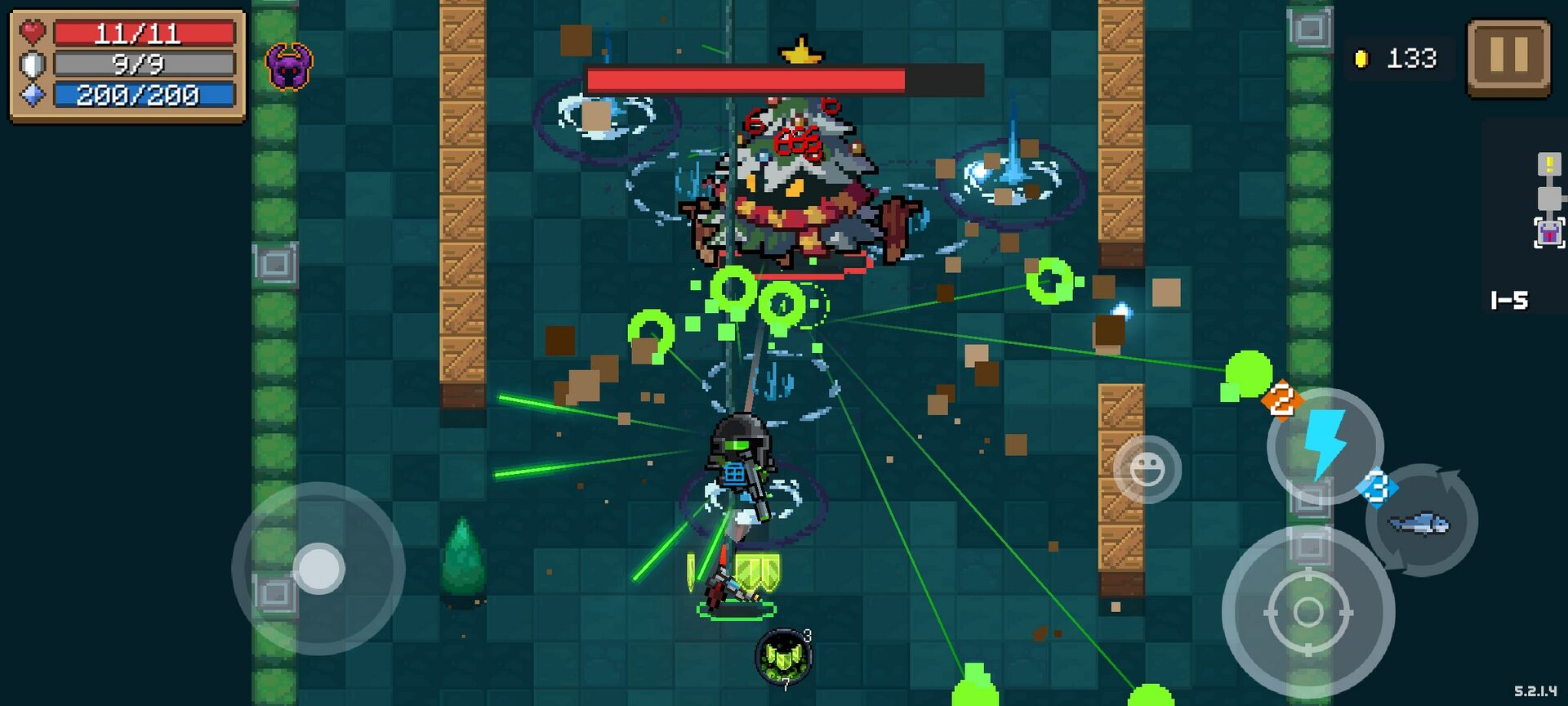Tap the crosshair attack button
The image size is (1568, 706).
1307,612
